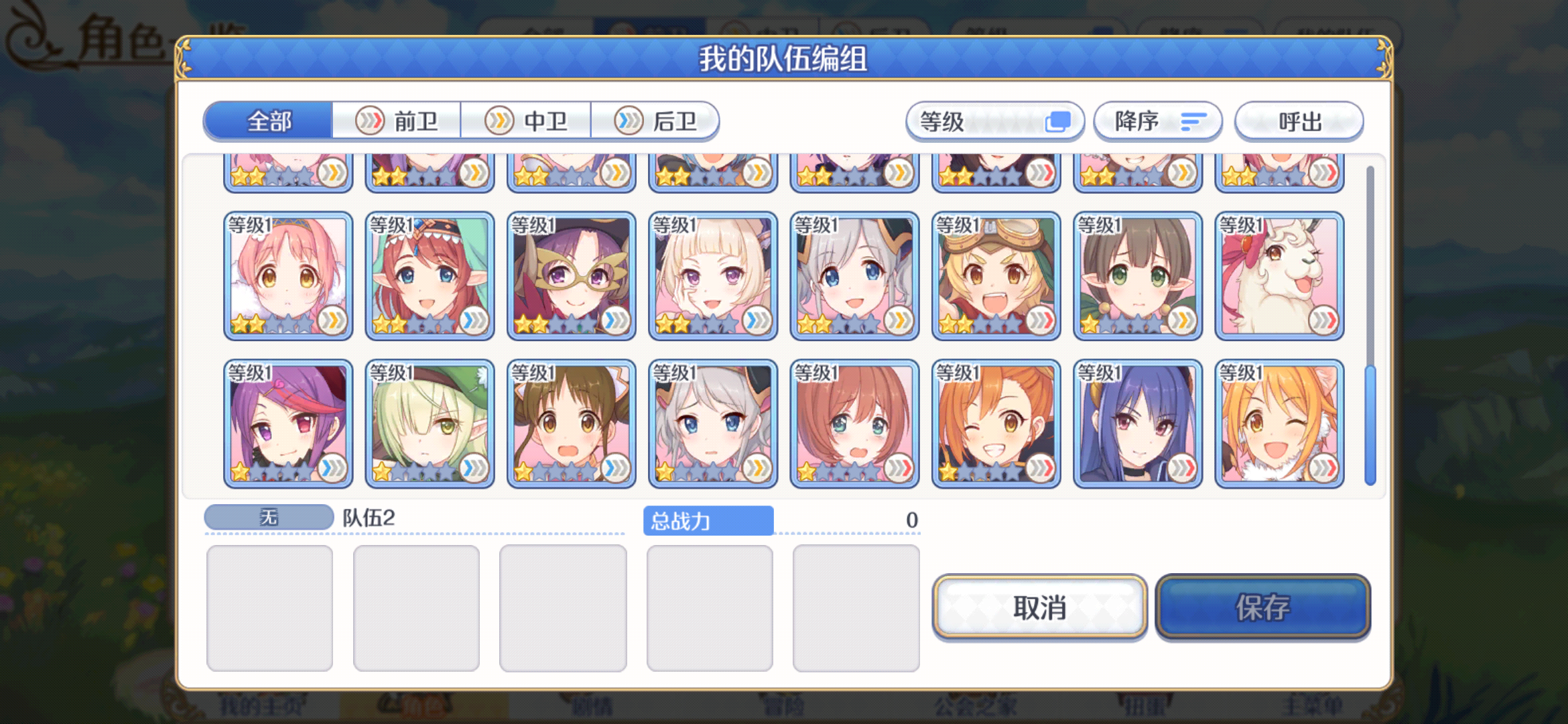The image size is (1568, 724).
Task: Select the 降序 descending sort icon
Action: [1194, 121]
